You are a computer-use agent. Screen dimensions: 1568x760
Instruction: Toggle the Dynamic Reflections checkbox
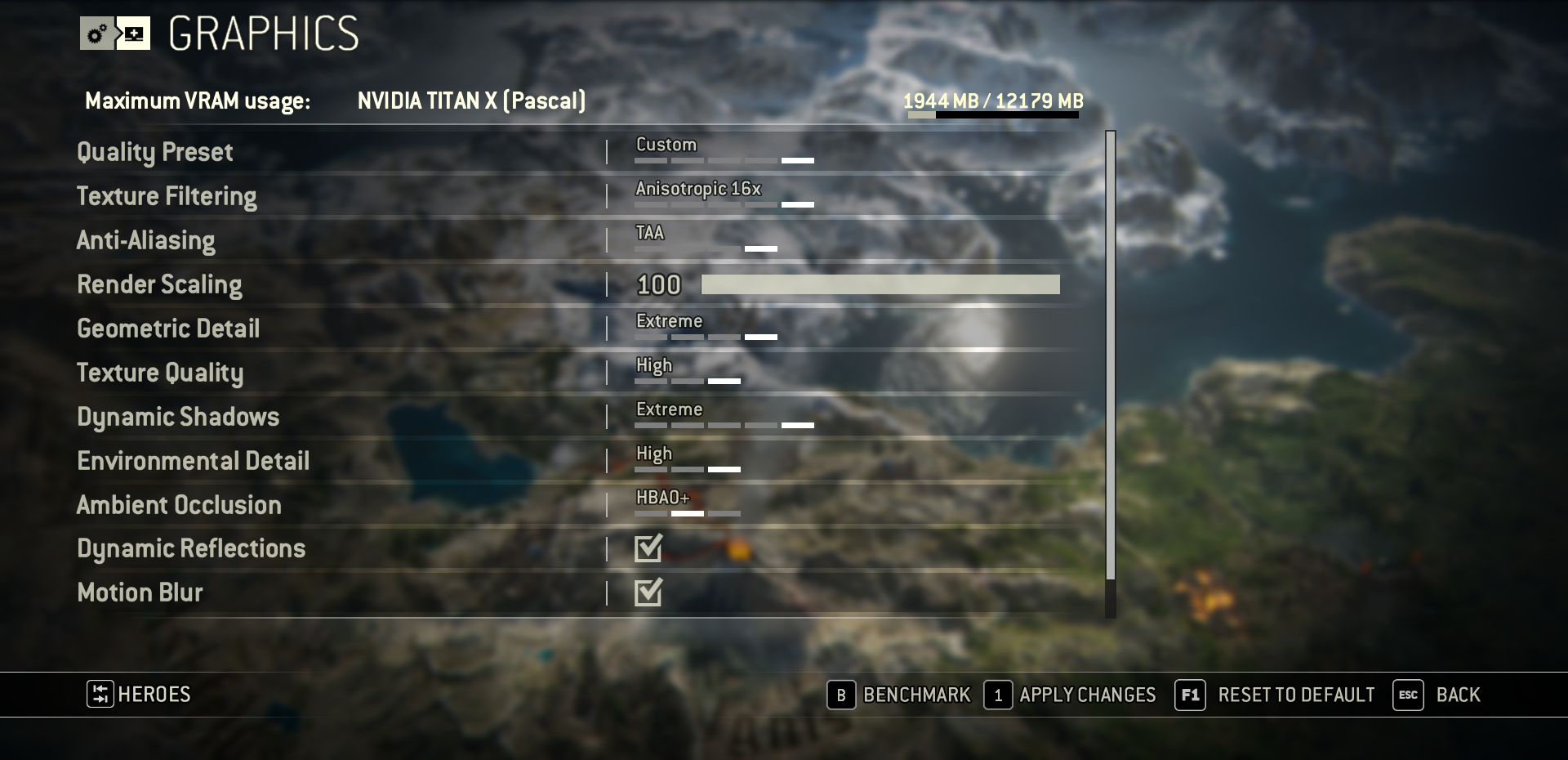648,548
